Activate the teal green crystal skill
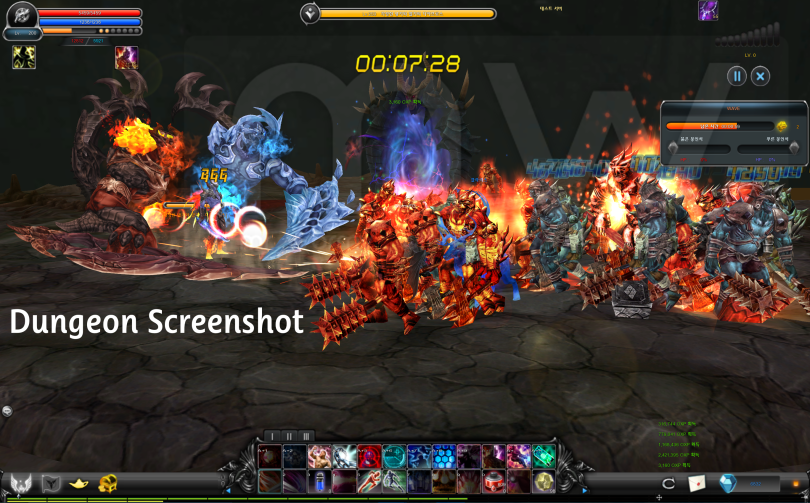The width and height of the screenshot is (810, 503). point(544,457)
